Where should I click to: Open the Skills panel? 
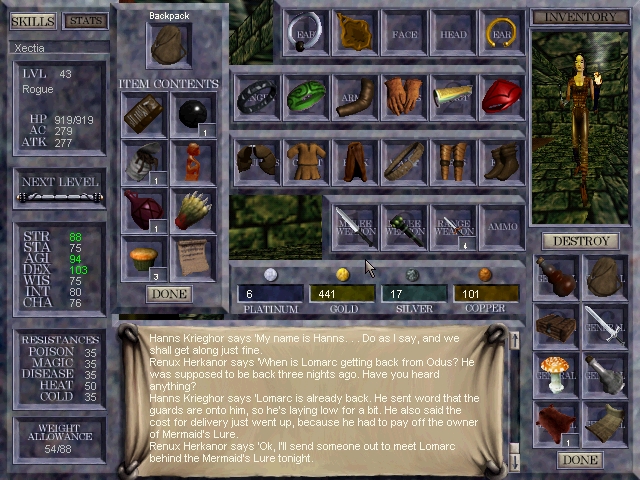pos(31,21)
